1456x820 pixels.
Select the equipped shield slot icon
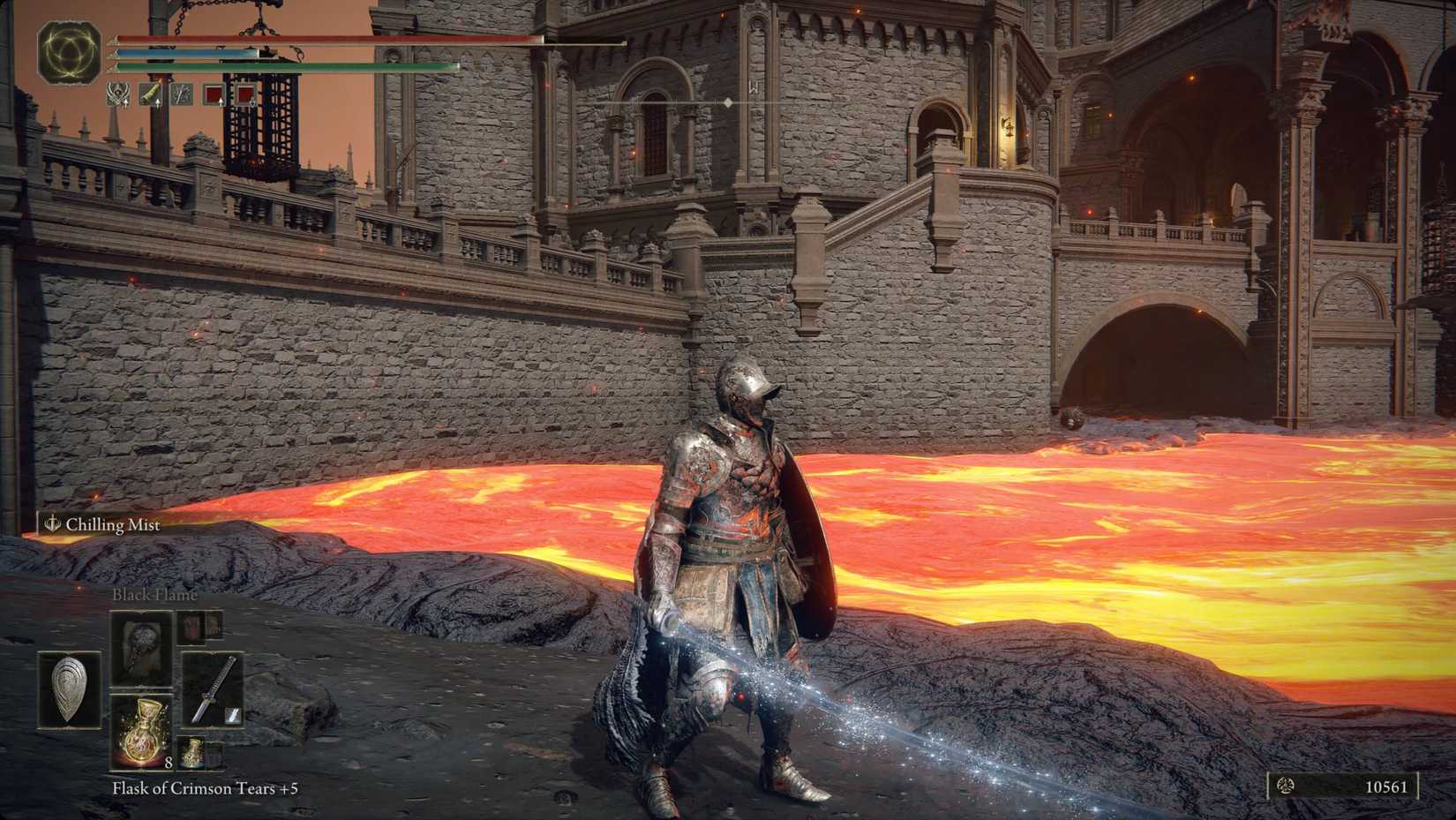tap(71, 690)
